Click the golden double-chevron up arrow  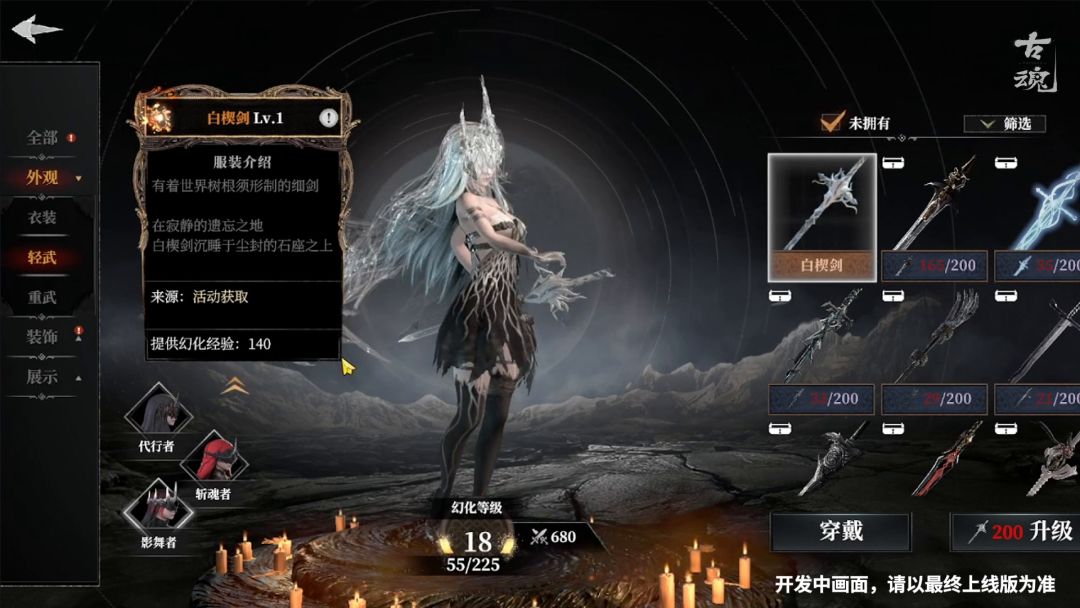[x=235, y=385]
